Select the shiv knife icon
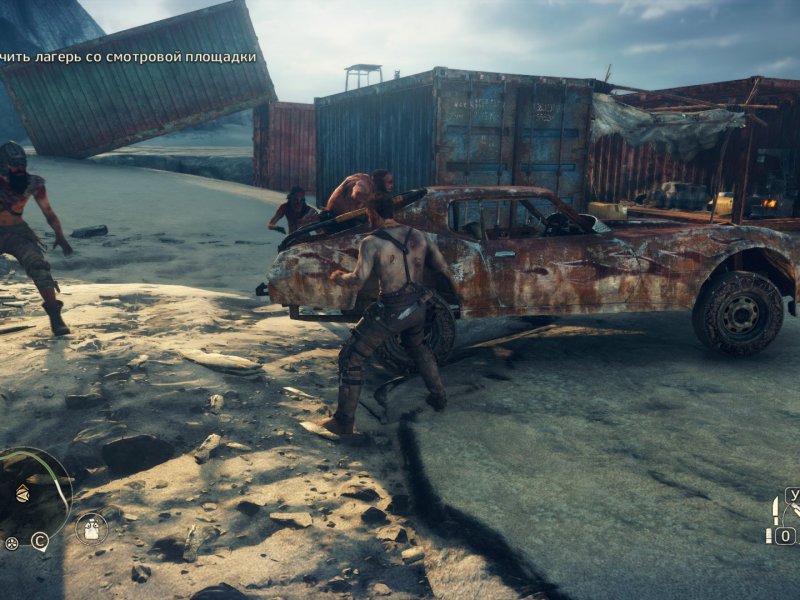Image resolution: width=800 pixels, height=600 pixels. pyautogui.click(x=775, y=510)
